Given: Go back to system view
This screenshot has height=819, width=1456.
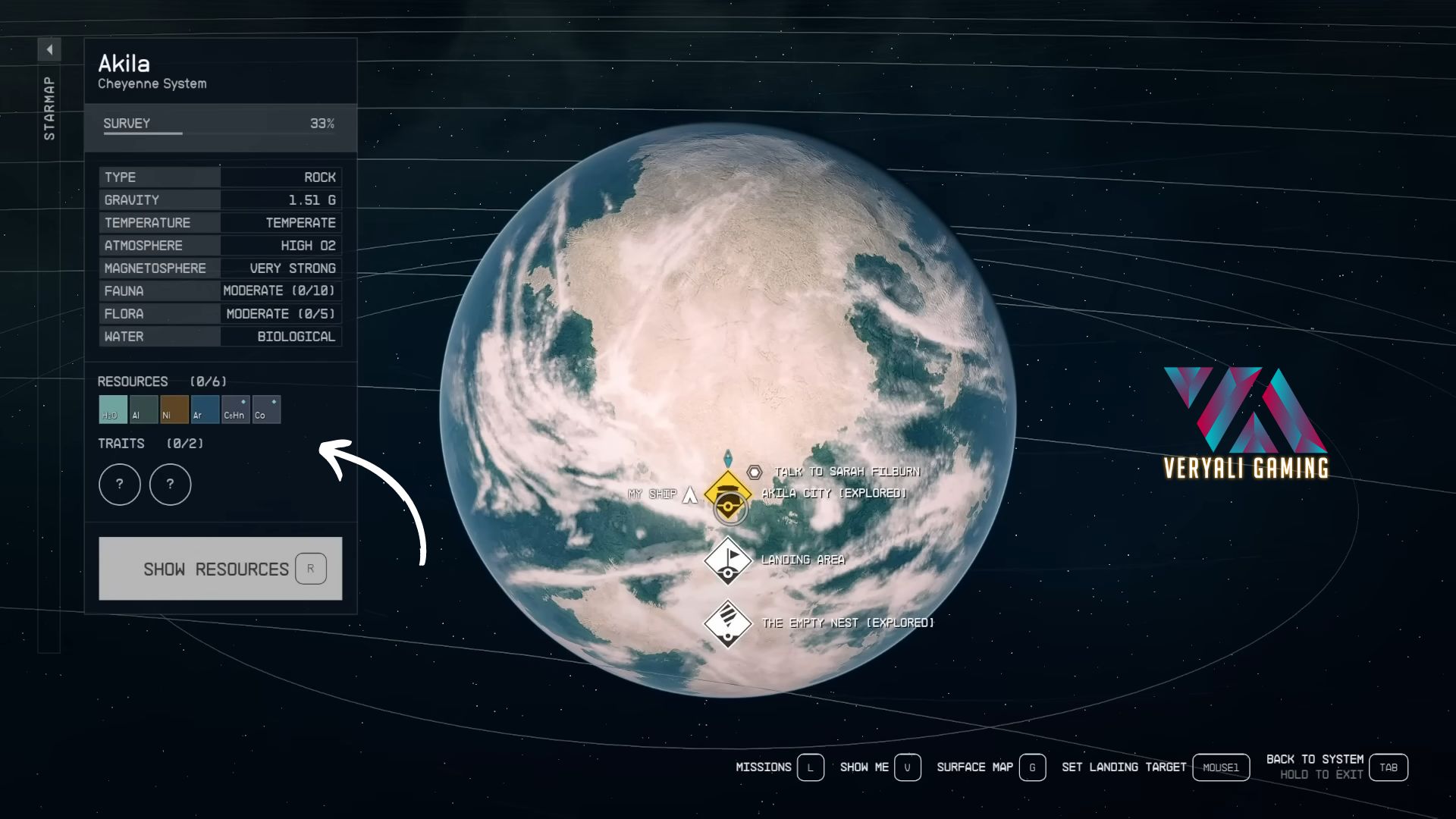Looking at the screenshot, I should click(1388, 767).
